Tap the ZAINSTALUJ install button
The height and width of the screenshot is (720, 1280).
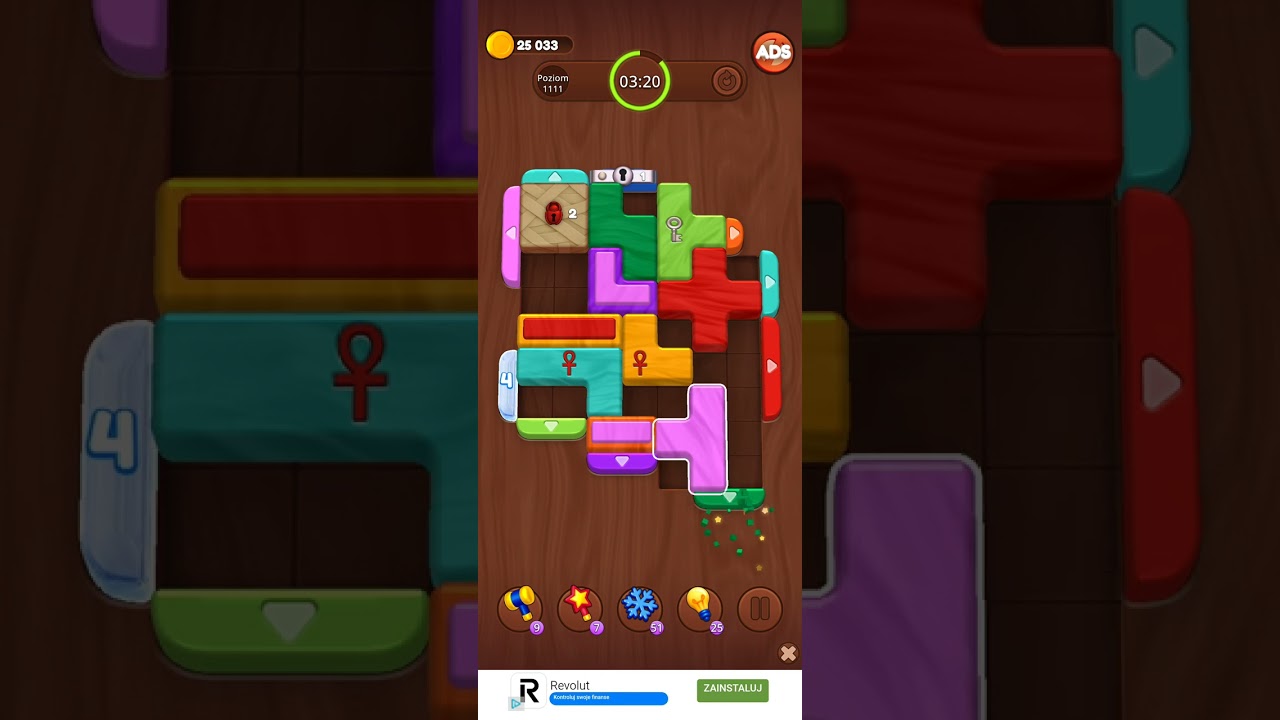[733, 689]
